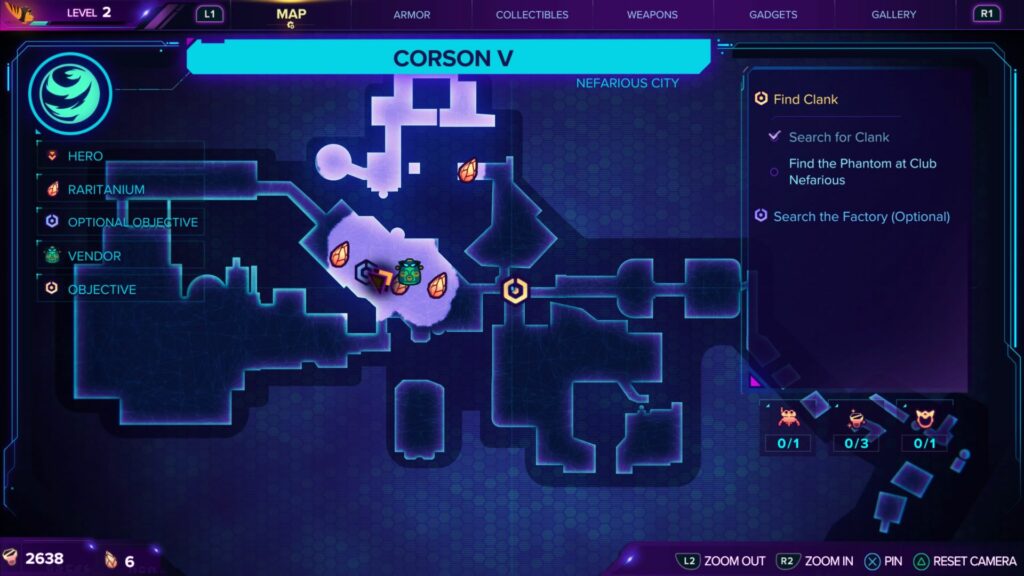Choose Search the Factory optional objective
Image resolution: width=1024 pixels, height=576 pixels.
(x=861, y=216)
